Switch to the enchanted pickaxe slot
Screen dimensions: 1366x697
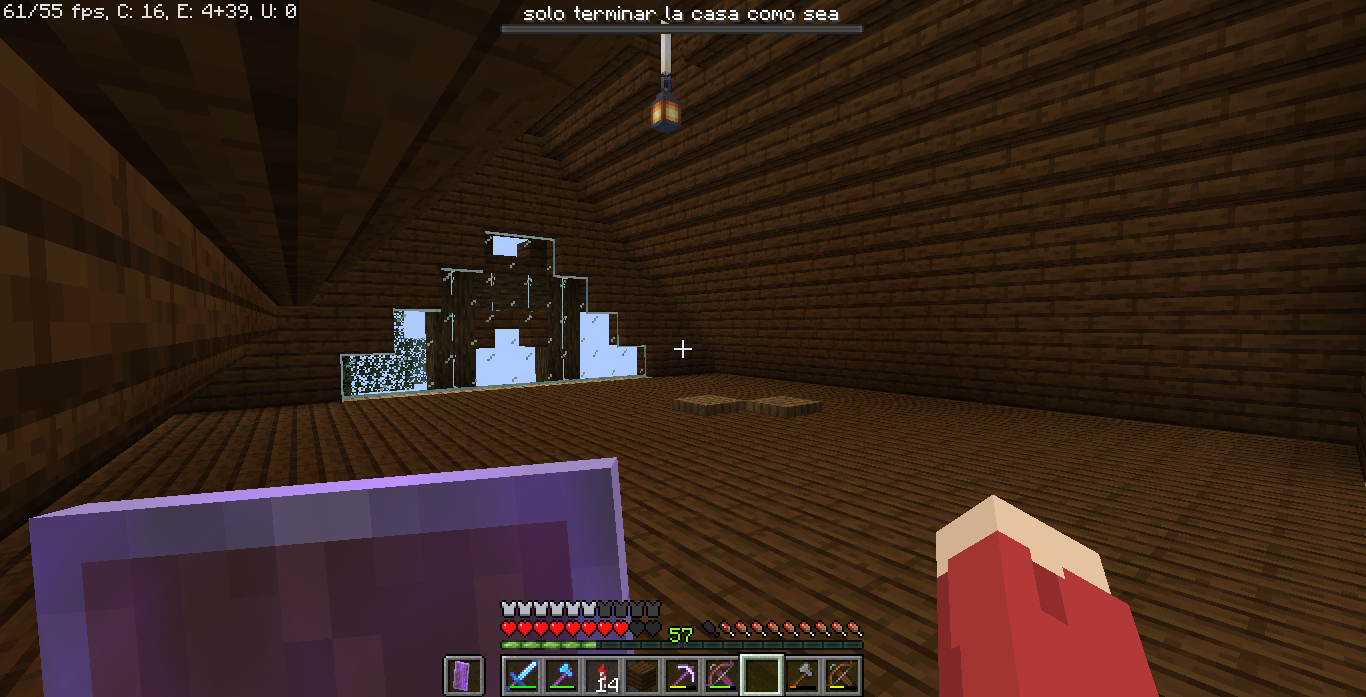point(681,676)
